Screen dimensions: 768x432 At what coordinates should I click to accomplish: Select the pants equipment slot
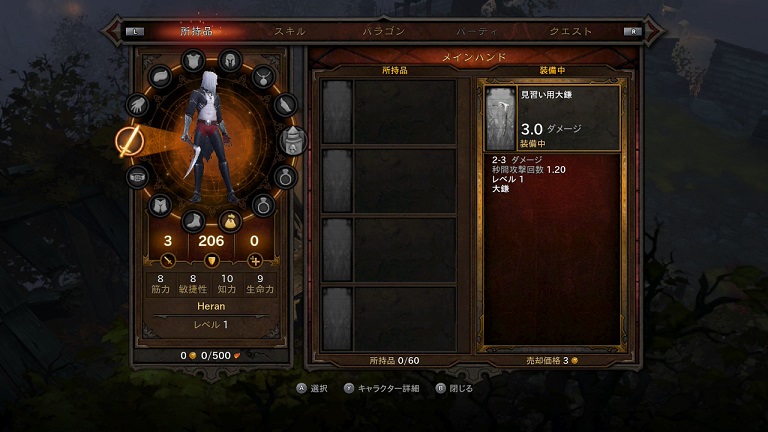[x=160, y=205]
